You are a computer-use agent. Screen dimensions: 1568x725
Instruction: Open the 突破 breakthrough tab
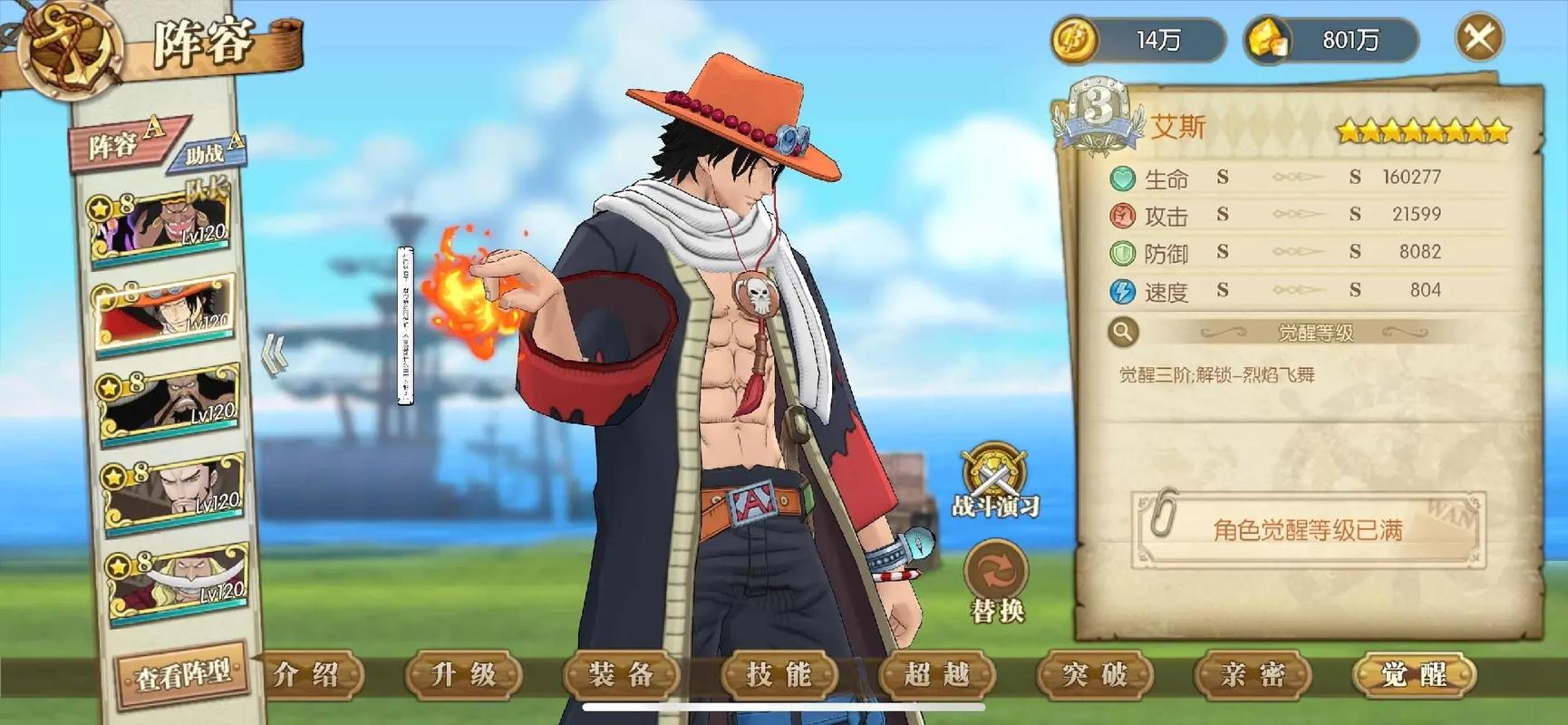[x=1095, y=675]
